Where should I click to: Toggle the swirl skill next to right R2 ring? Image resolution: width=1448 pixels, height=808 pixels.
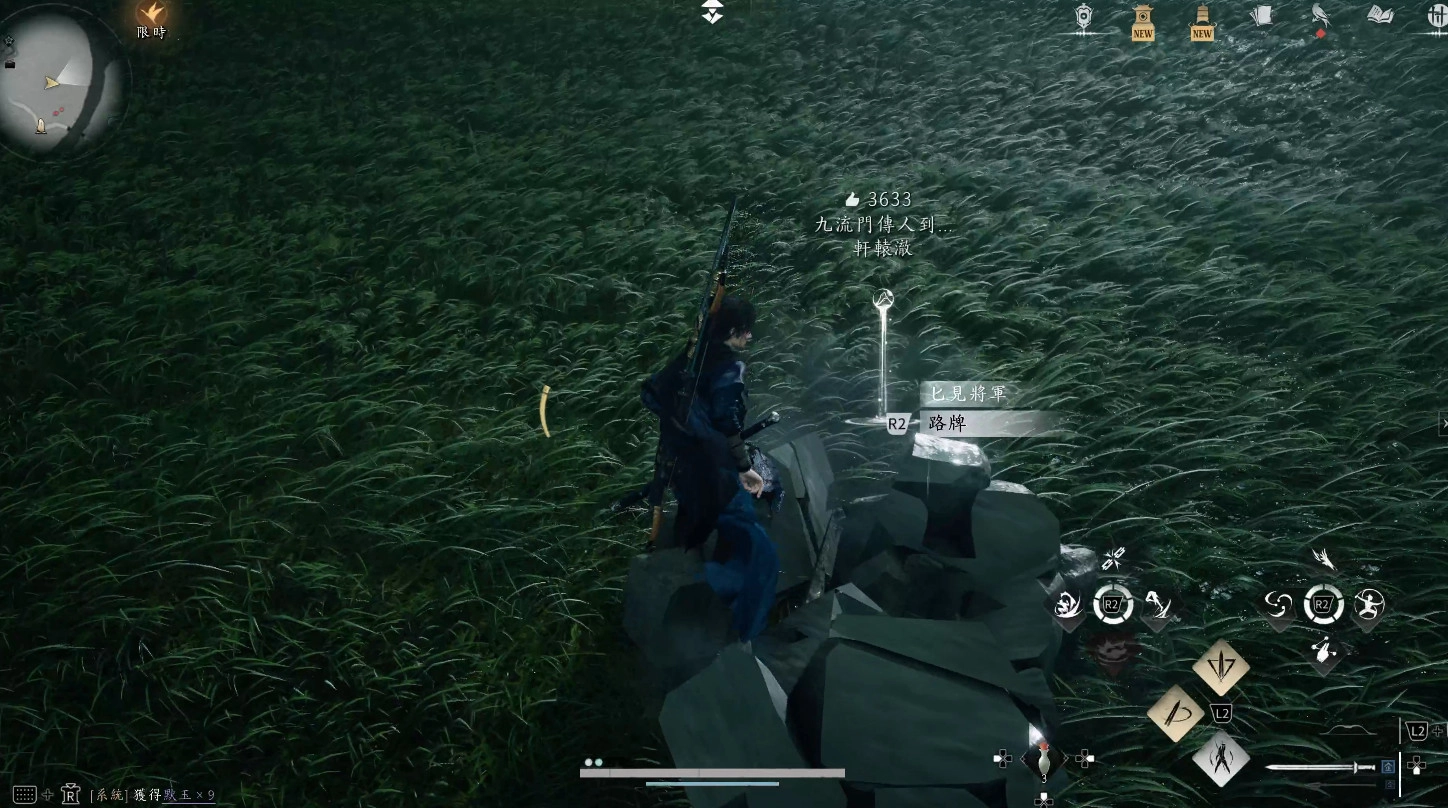1279,605
